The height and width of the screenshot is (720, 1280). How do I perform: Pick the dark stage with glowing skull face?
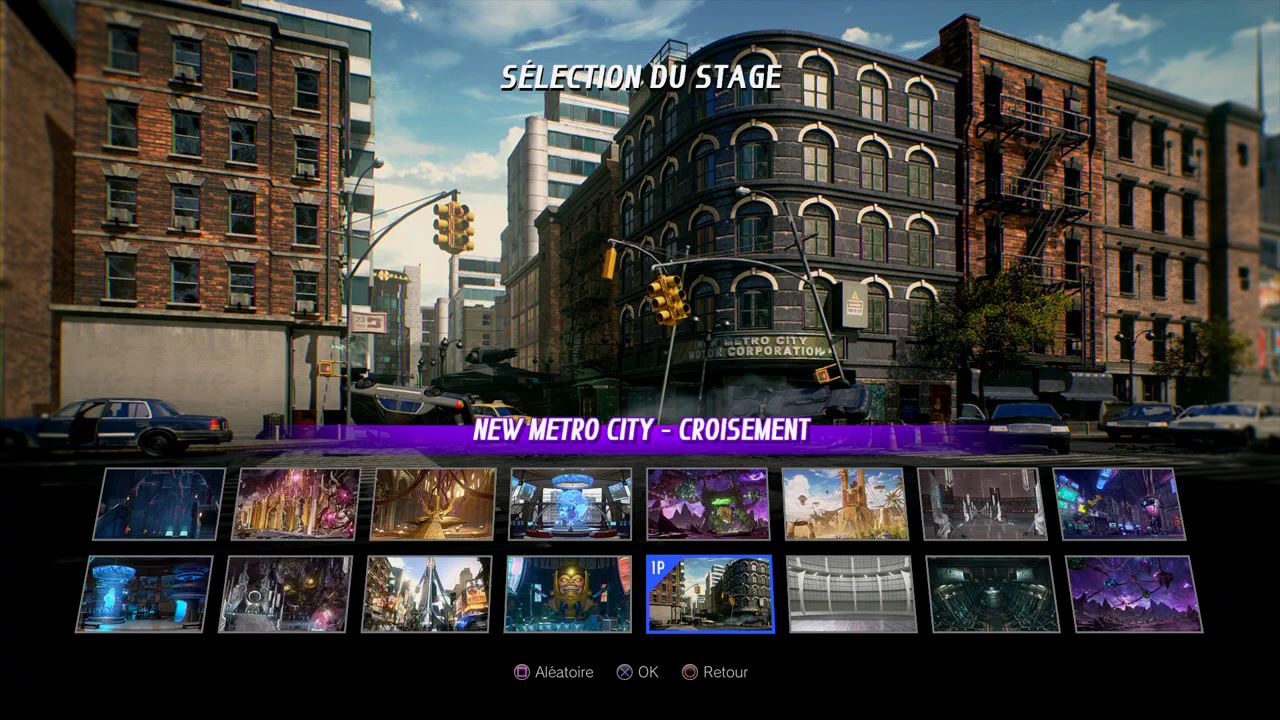(x=286, y=594)
